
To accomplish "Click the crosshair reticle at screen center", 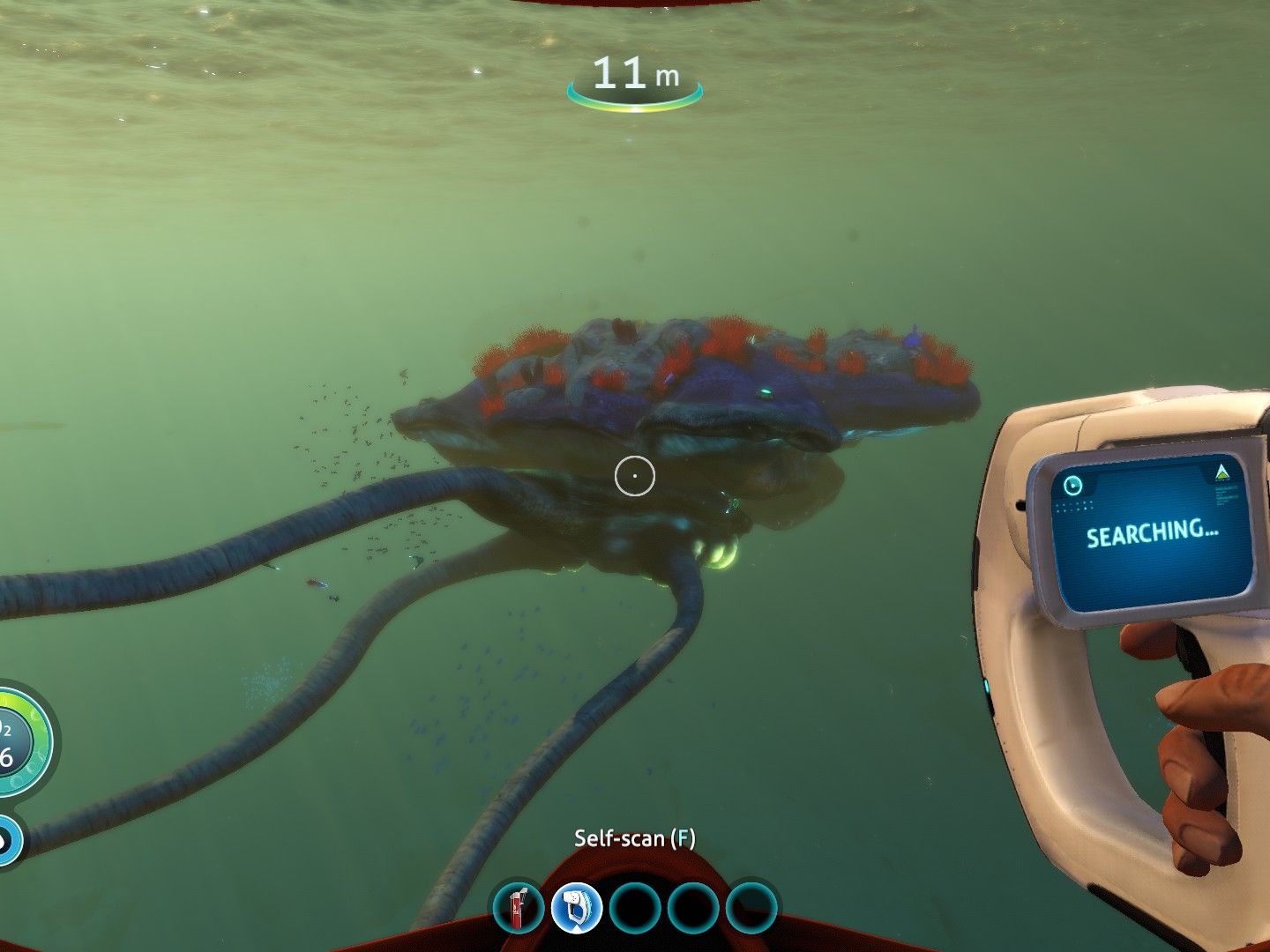I will [x=636, y=475].
